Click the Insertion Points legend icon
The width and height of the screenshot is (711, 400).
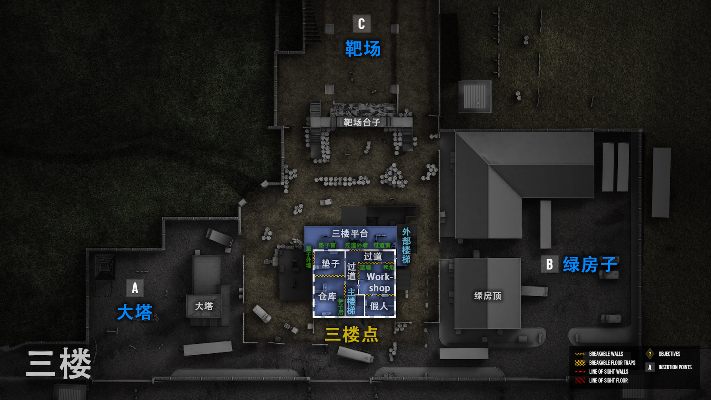[x=651, y=367]
